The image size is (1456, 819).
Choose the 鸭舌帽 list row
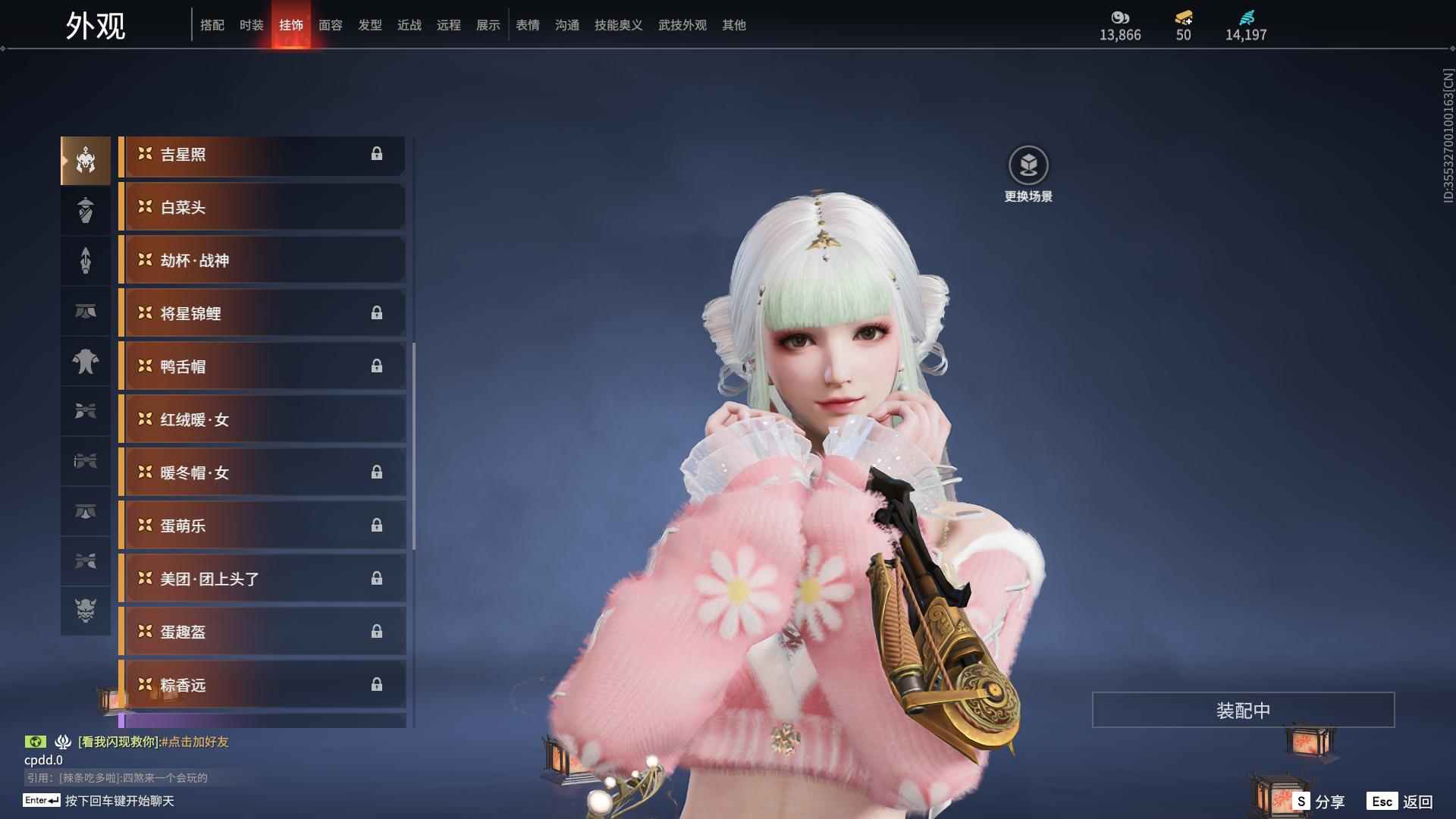tap(262, 366)
